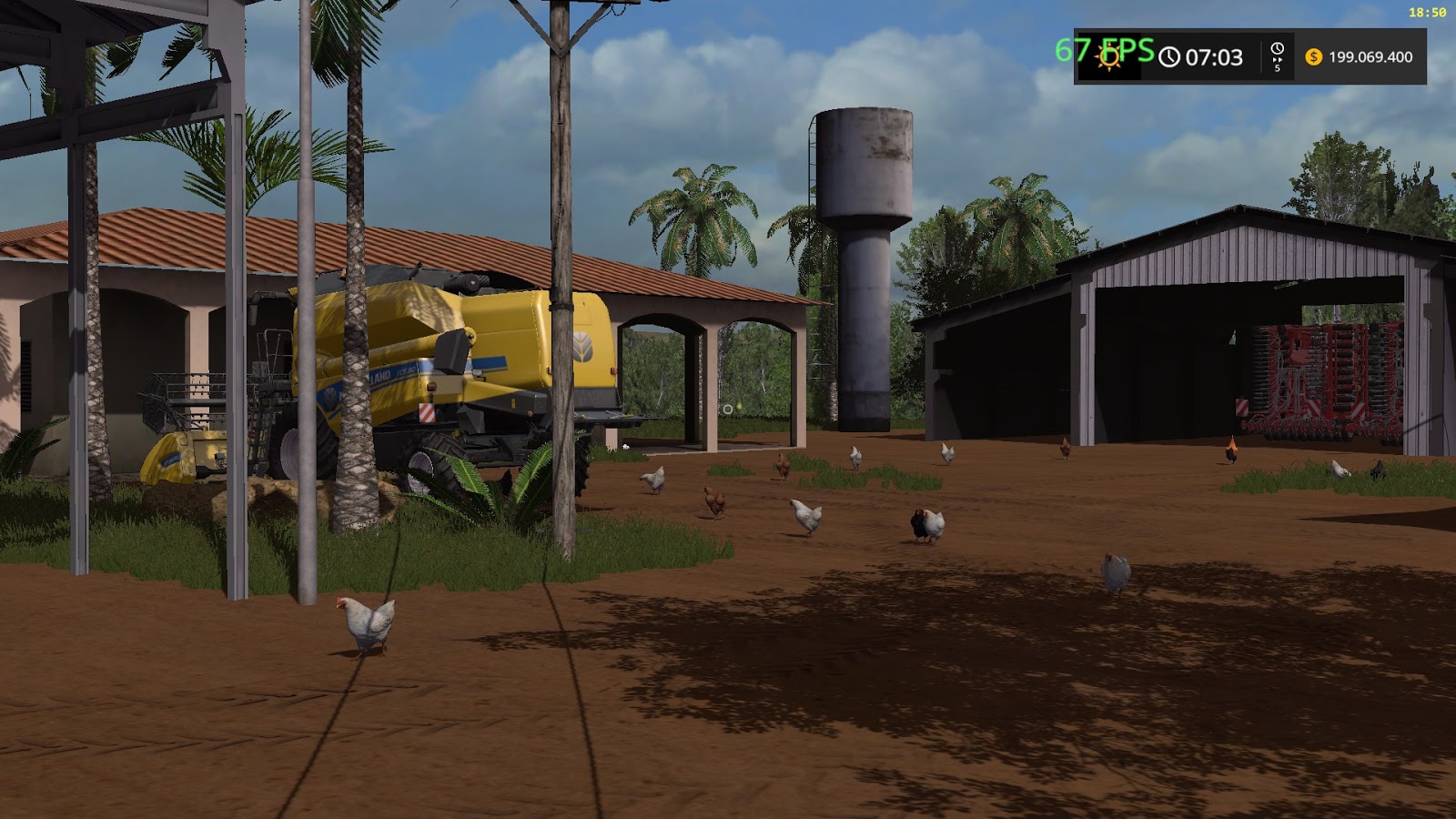Screen dimensions: 1456x819
Task: Click the clock icon beside 07:03
Action: coord(1169,57)
